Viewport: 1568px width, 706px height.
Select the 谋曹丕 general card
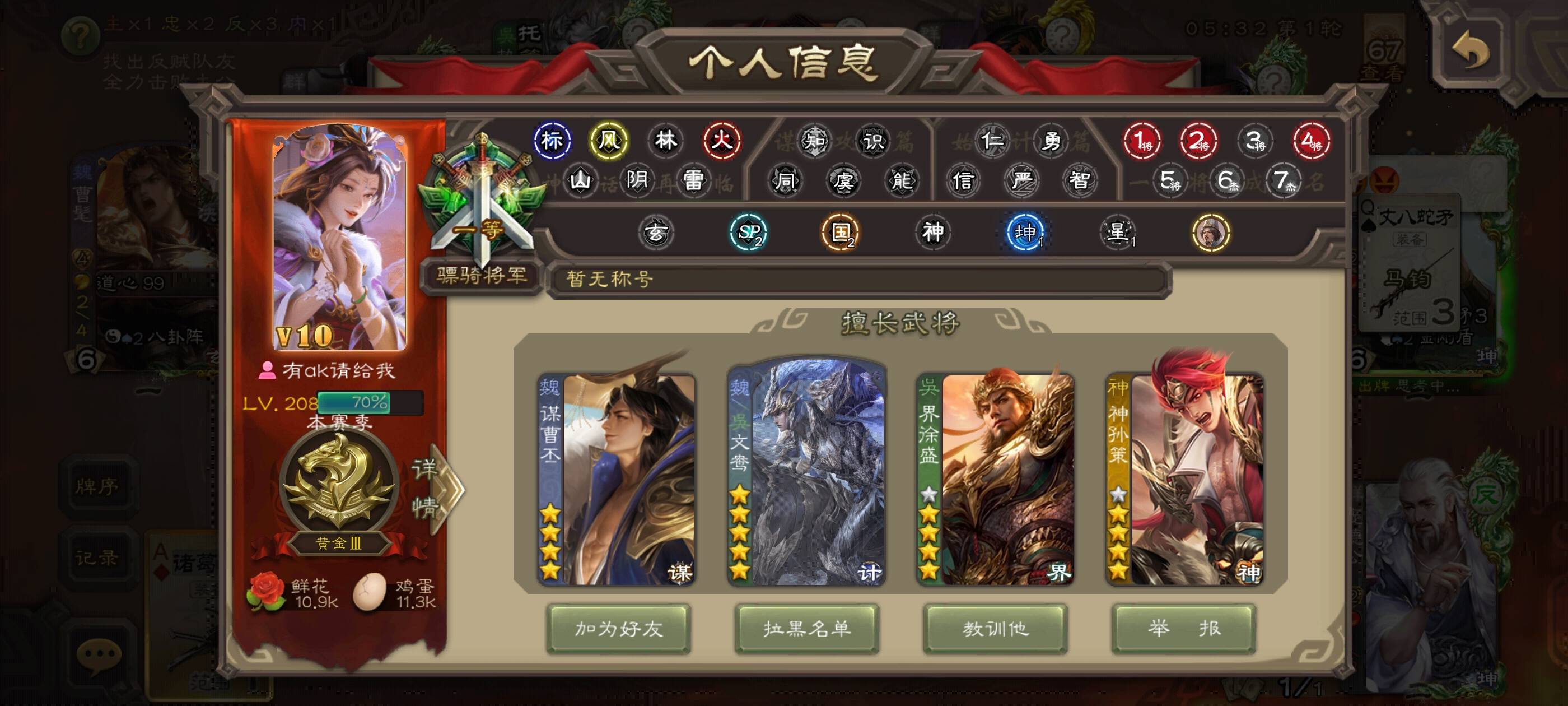(617, 480)
